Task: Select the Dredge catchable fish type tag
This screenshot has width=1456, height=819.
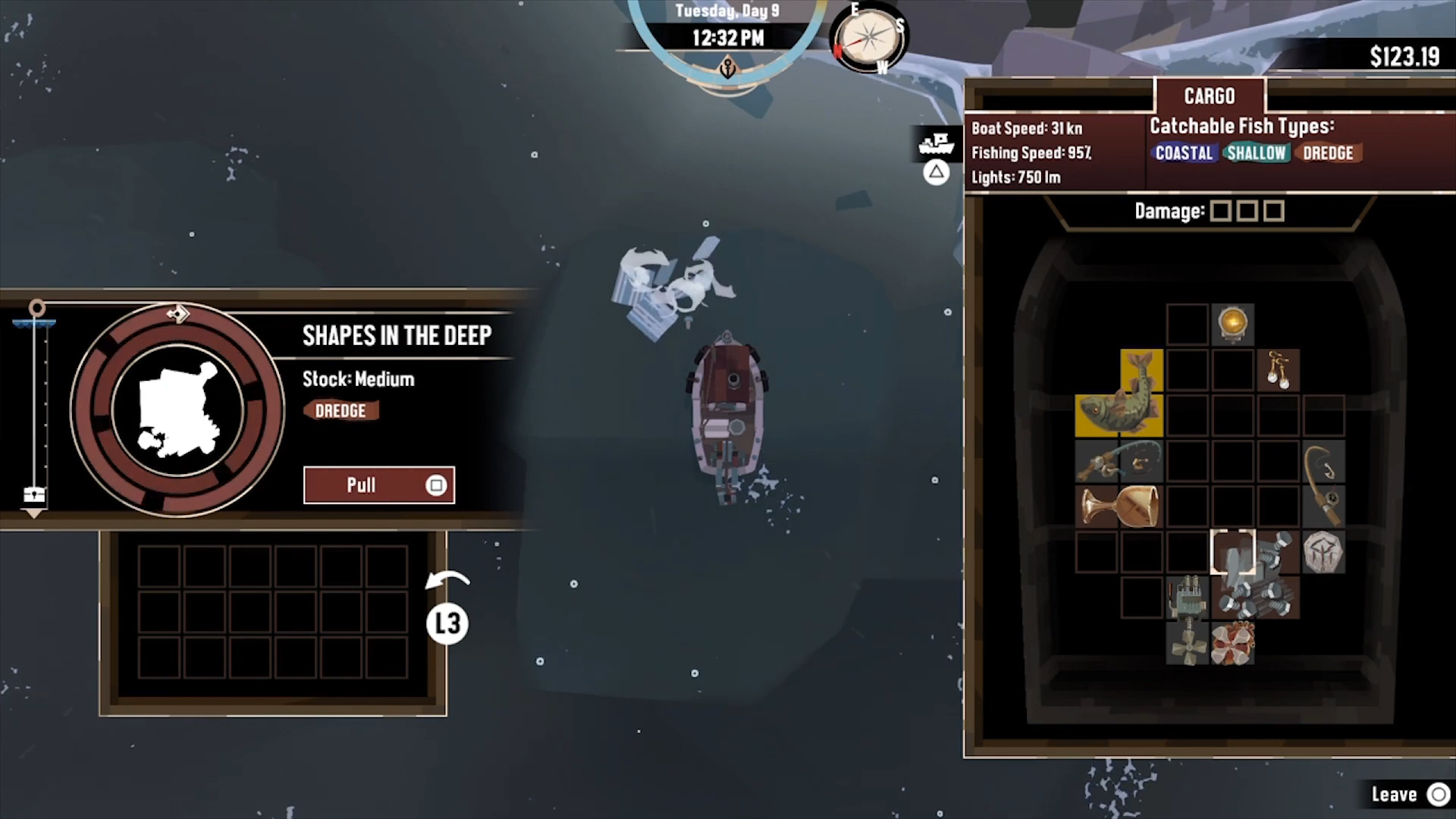Action: (x=1328, y=153)
